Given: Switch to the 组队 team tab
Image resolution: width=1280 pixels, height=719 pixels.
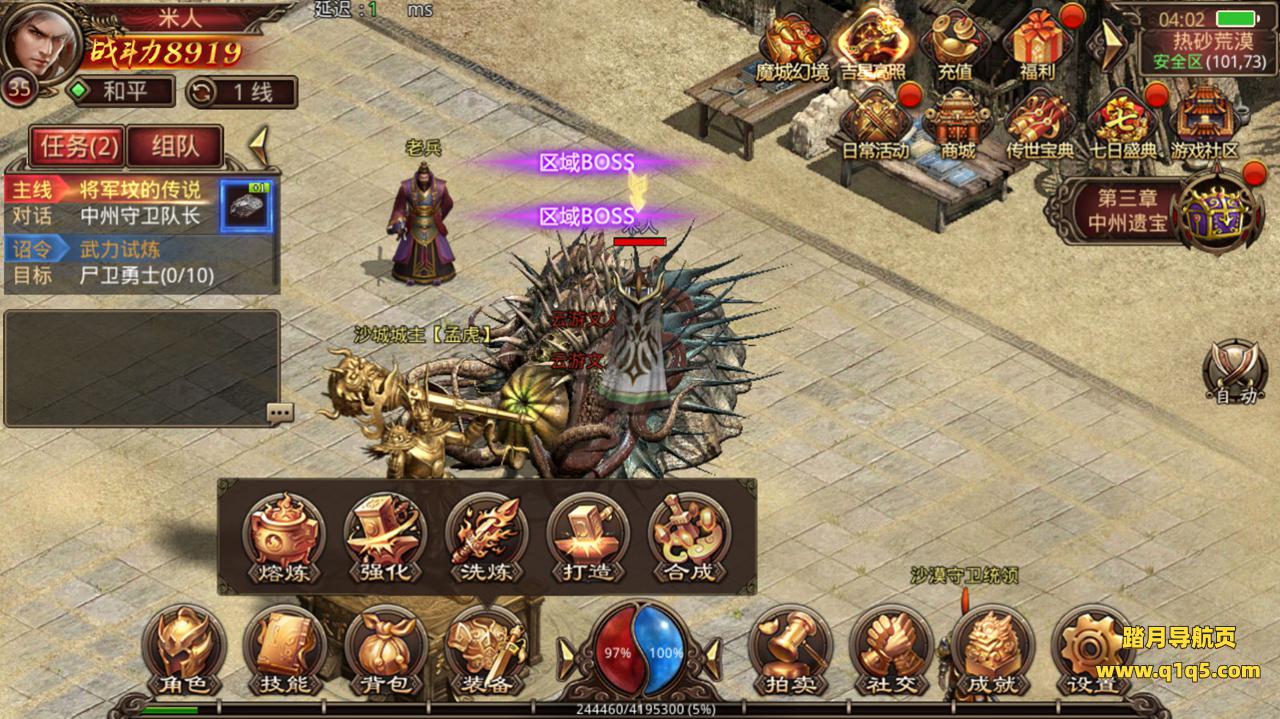Looking at the screenshot, I should [175, 147].
